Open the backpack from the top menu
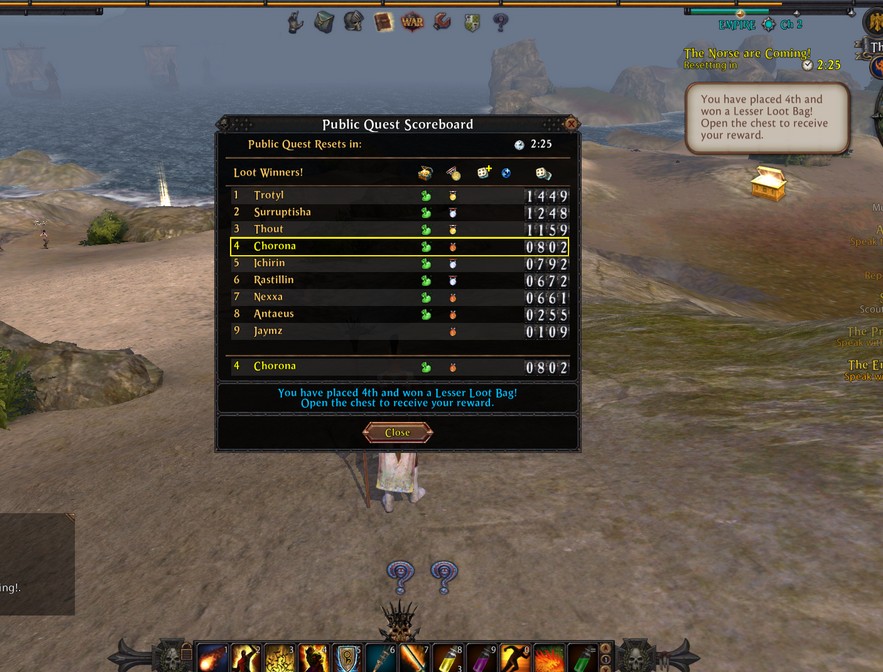The width and height of the screenshot is (883, 672). pyautogui.click(x=324, y=22)
